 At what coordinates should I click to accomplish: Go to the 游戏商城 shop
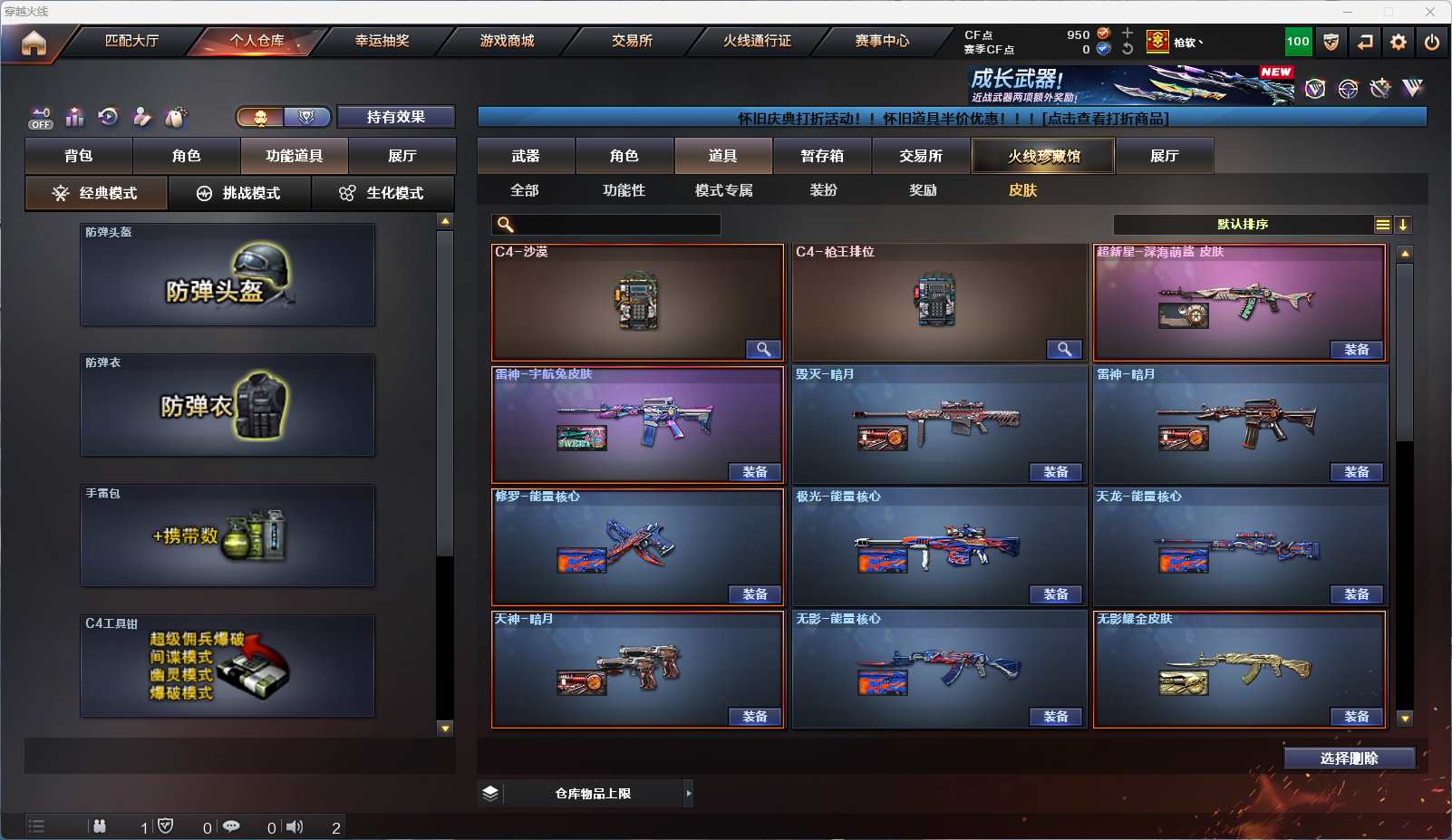pos(507,41)
